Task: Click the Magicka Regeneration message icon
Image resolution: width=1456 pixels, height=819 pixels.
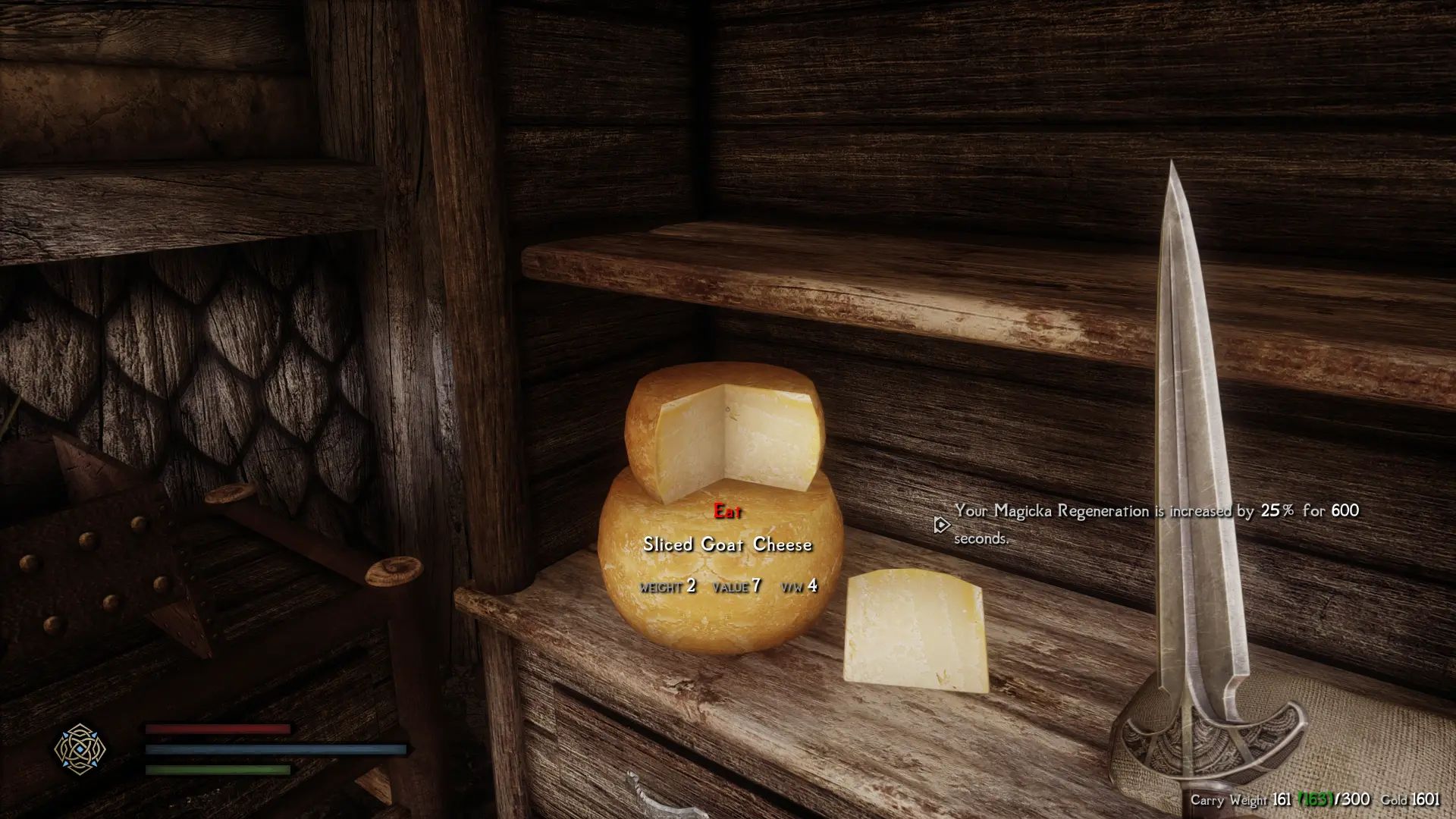Action: click(940, 524)
